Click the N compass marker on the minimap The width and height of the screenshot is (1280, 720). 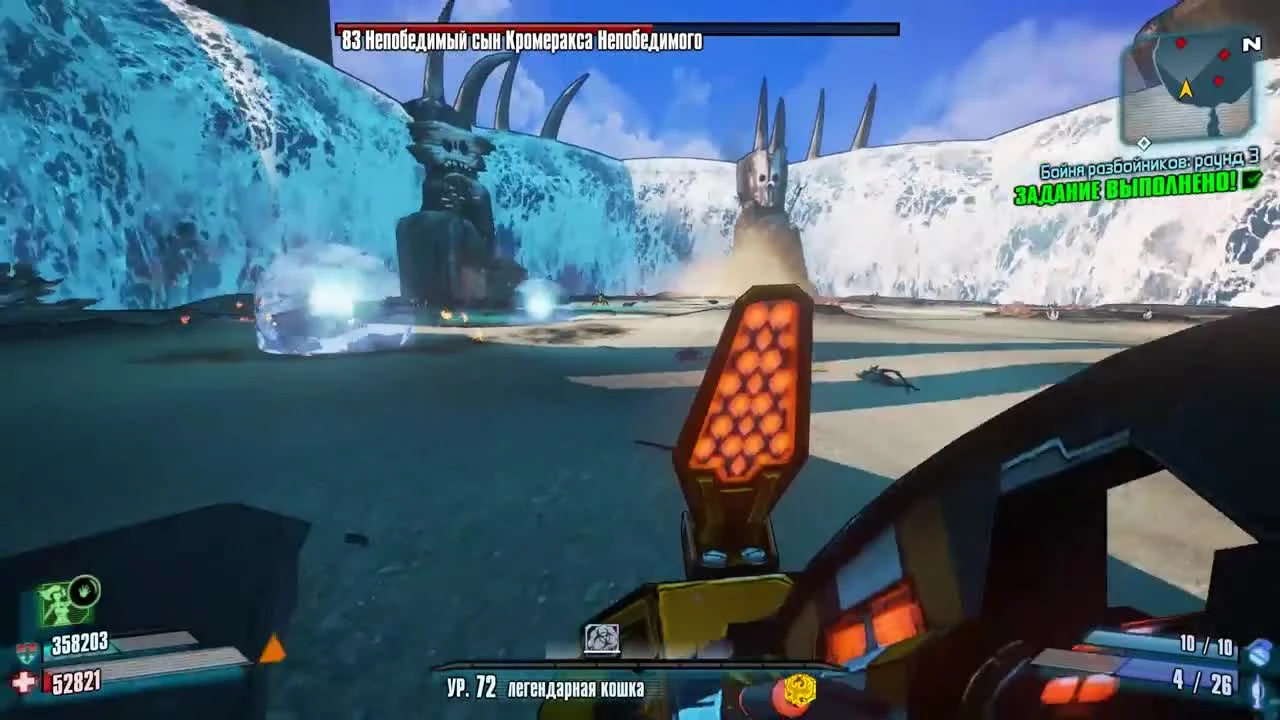point(1253,44)
